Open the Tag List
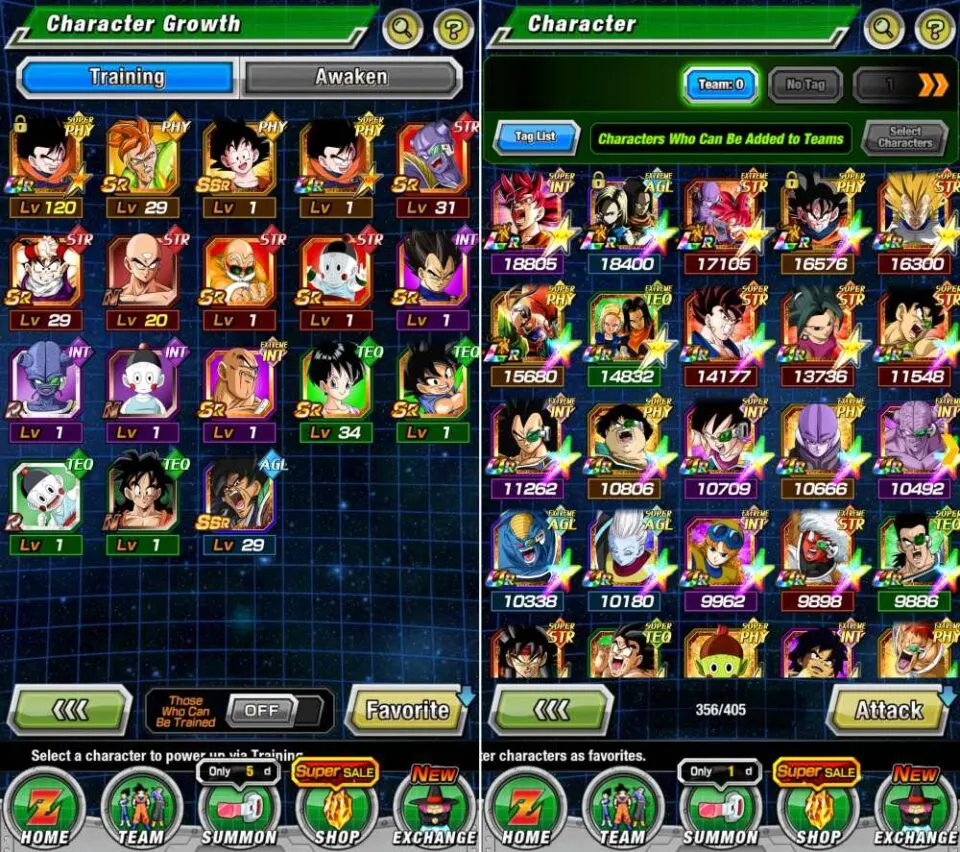This screenshot has height=852, width=960. 536,137
